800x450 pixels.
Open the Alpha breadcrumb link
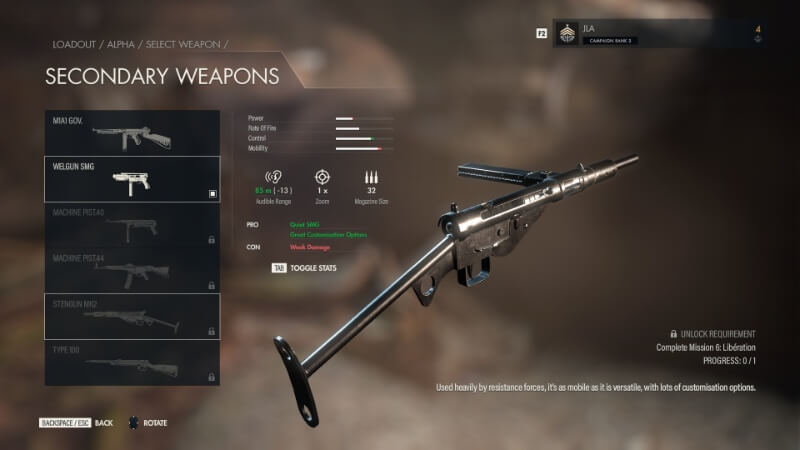pos(128,45)
